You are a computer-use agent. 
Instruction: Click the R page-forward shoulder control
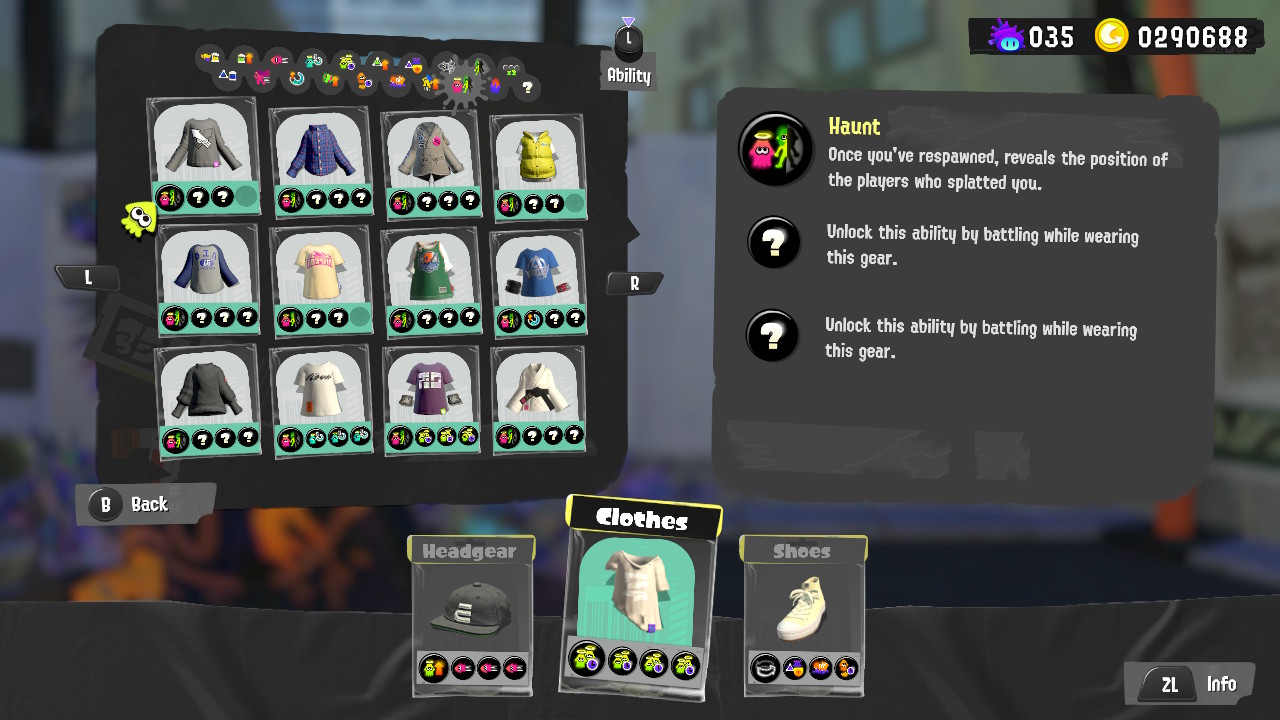click(x=636, y=283)
